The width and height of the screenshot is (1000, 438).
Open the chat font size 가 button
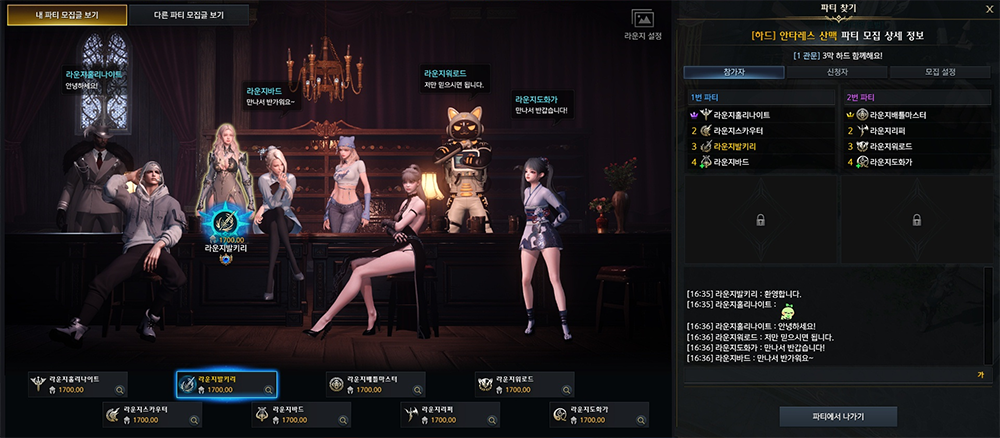(x=979, y=373)
